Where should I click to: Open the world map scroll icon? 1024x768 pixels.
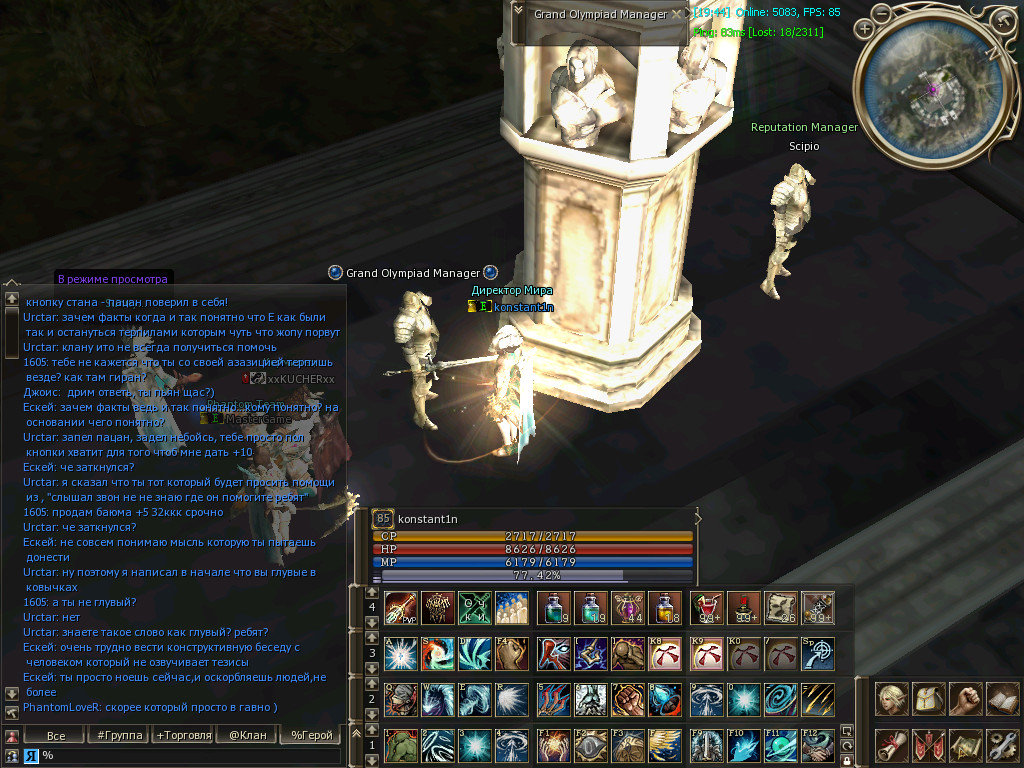[965, 745]
